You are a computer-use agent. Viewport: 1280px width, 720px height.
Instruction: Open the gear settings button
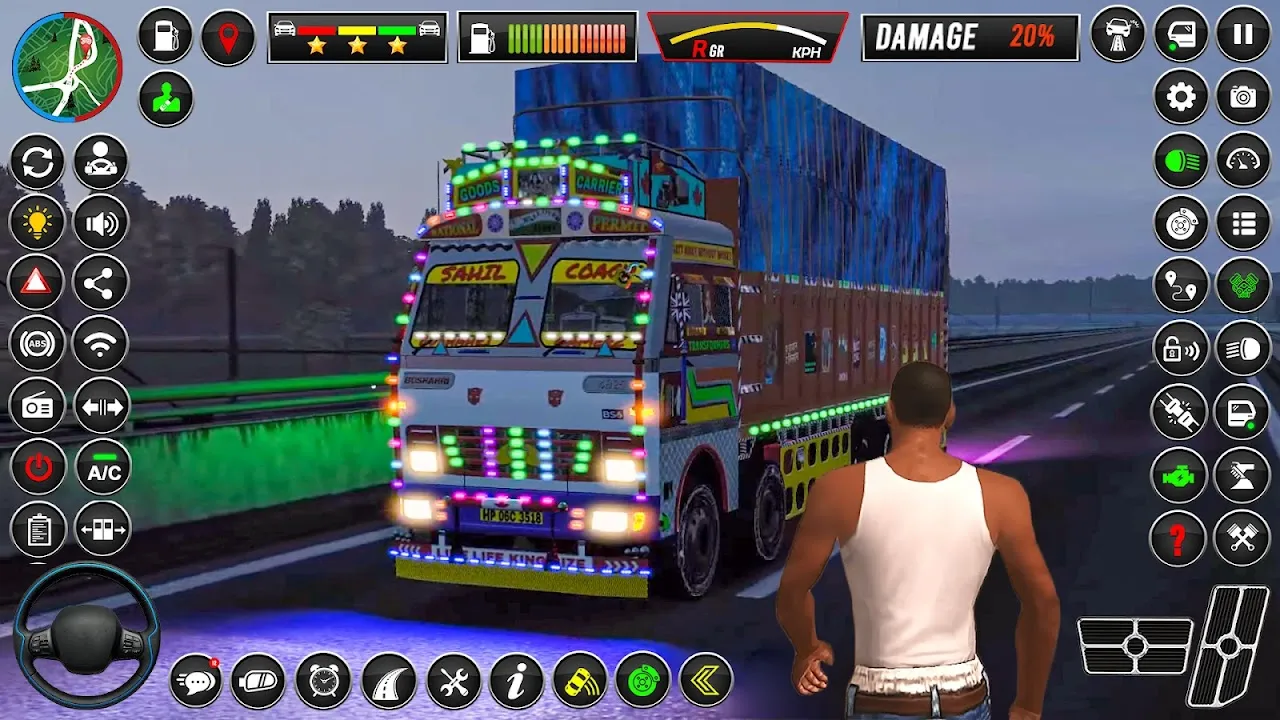click(1181, 97)
